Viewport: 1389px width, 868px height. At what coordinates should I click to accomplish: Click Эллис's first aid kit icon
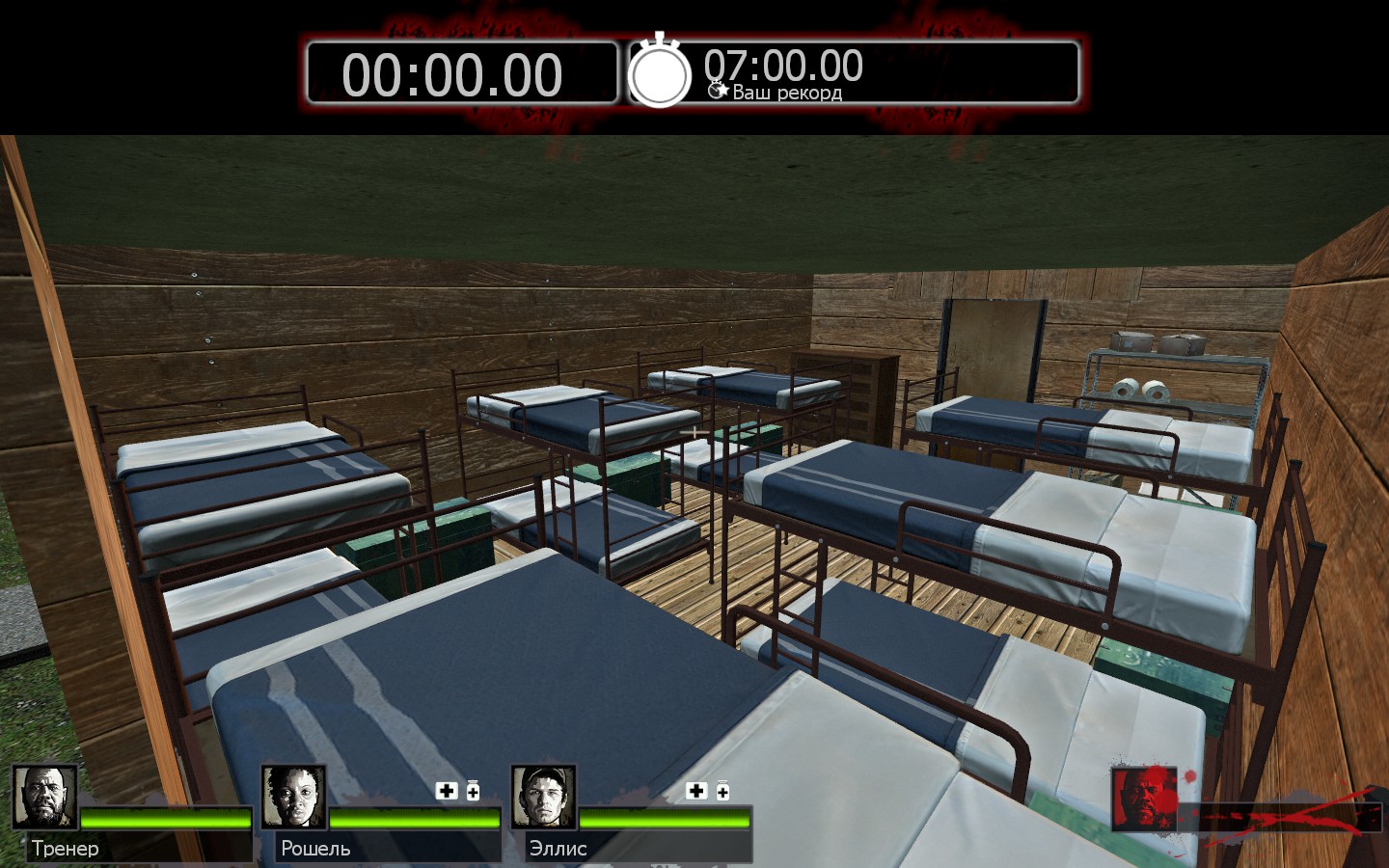[696, 791]
